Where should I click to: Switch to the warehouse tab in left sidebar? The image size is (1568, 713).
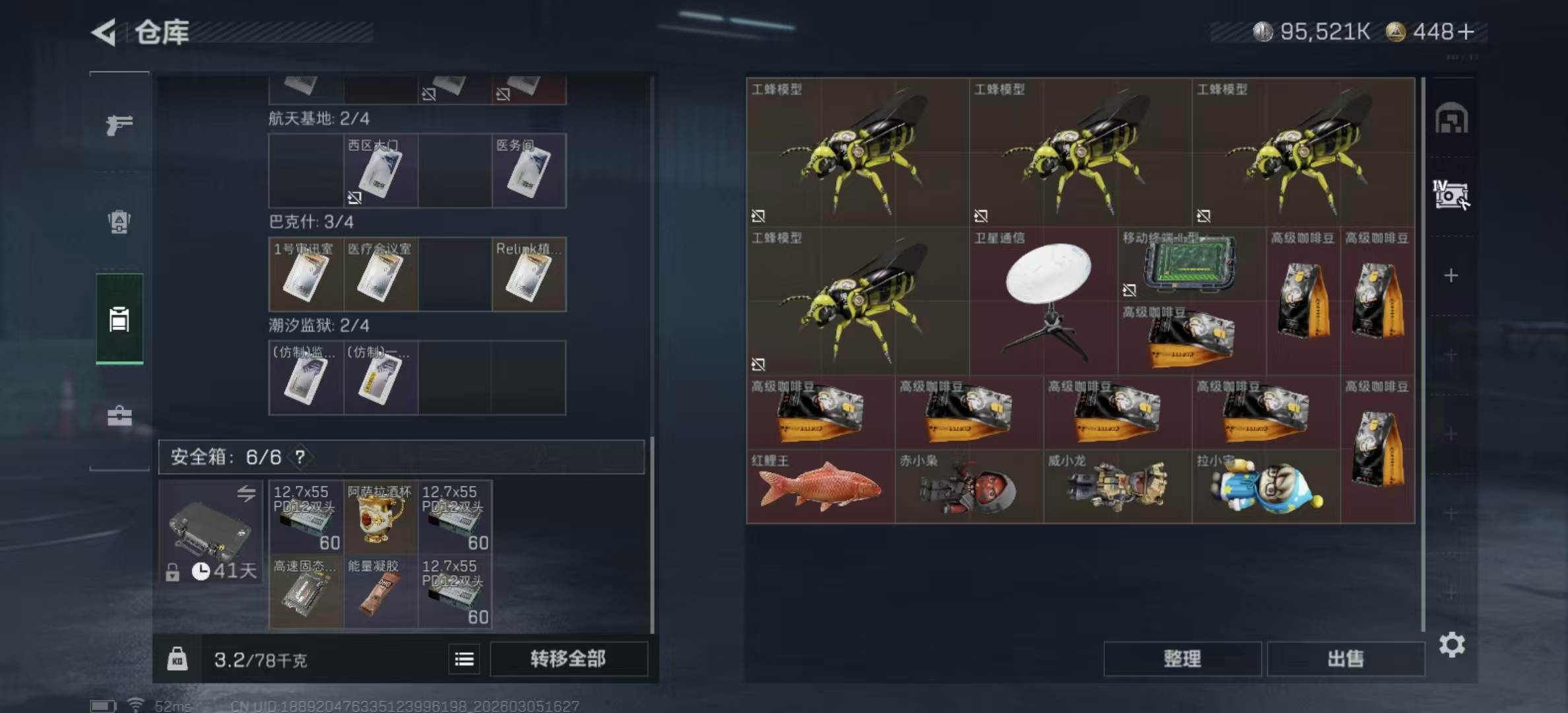[117, 320]
